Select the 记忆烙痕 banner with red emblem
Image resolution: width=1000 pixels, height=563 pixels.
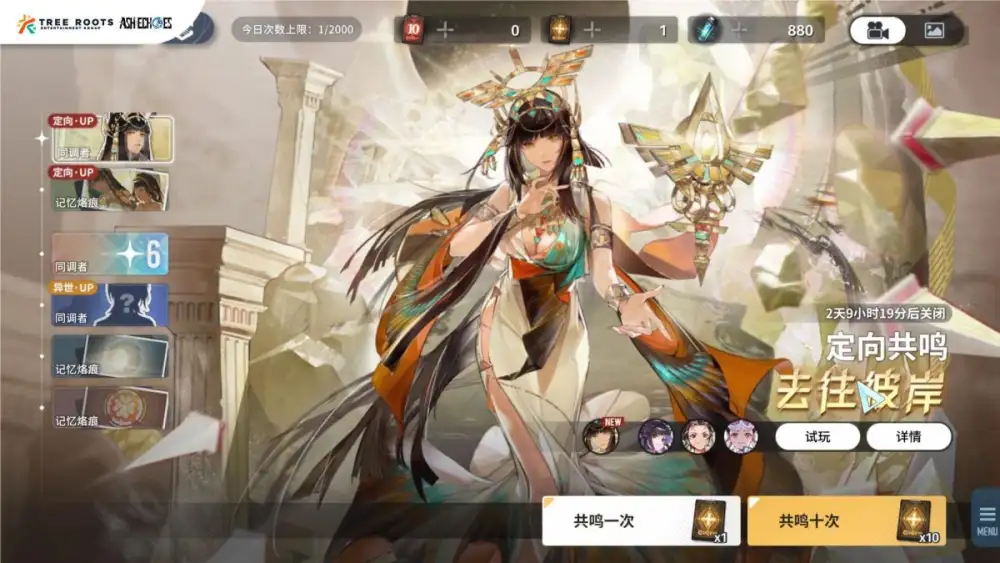click(110, 409)
